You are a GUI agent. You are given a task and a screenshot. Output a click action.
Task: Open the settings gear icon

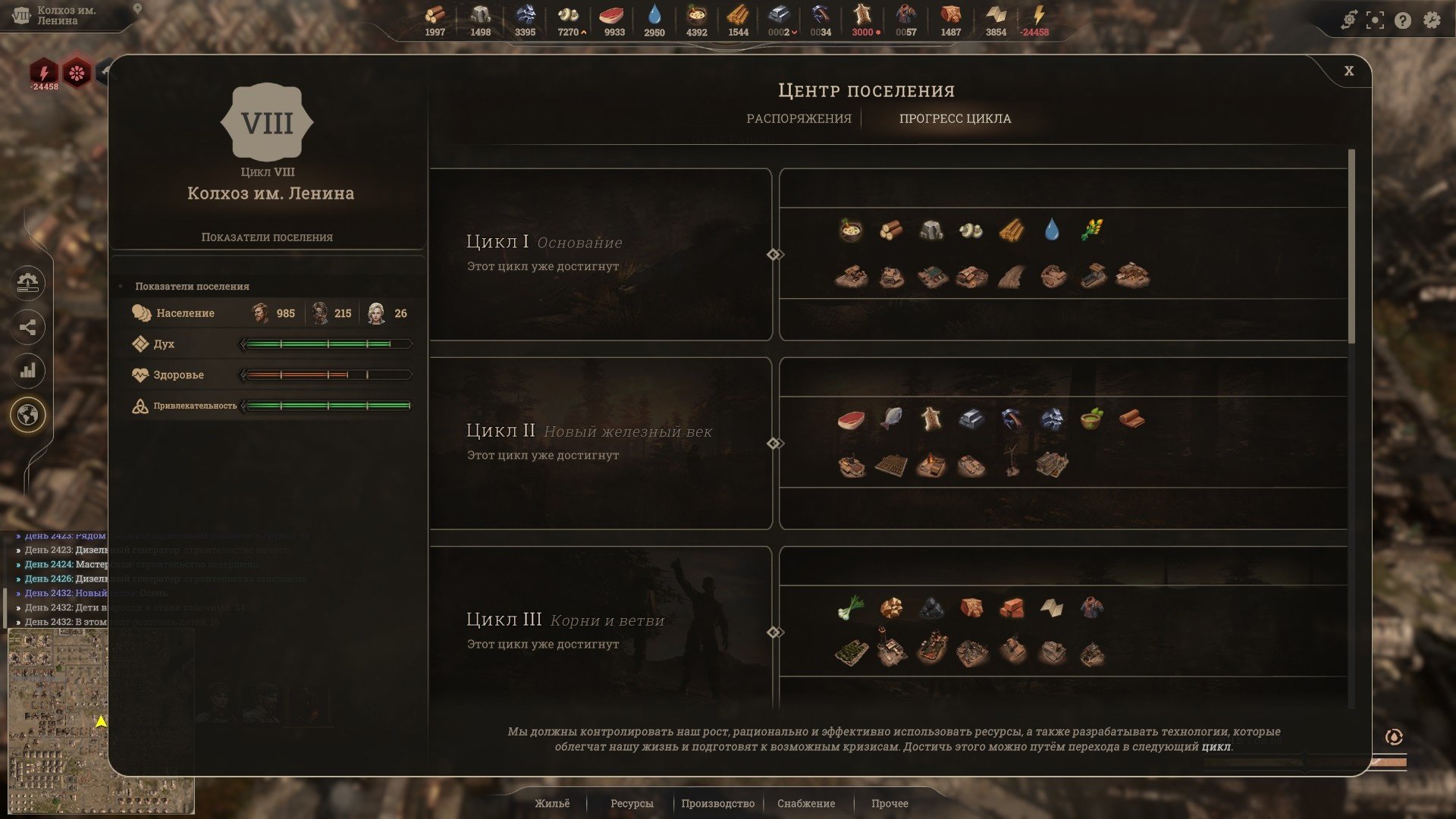pos(1431,20)
